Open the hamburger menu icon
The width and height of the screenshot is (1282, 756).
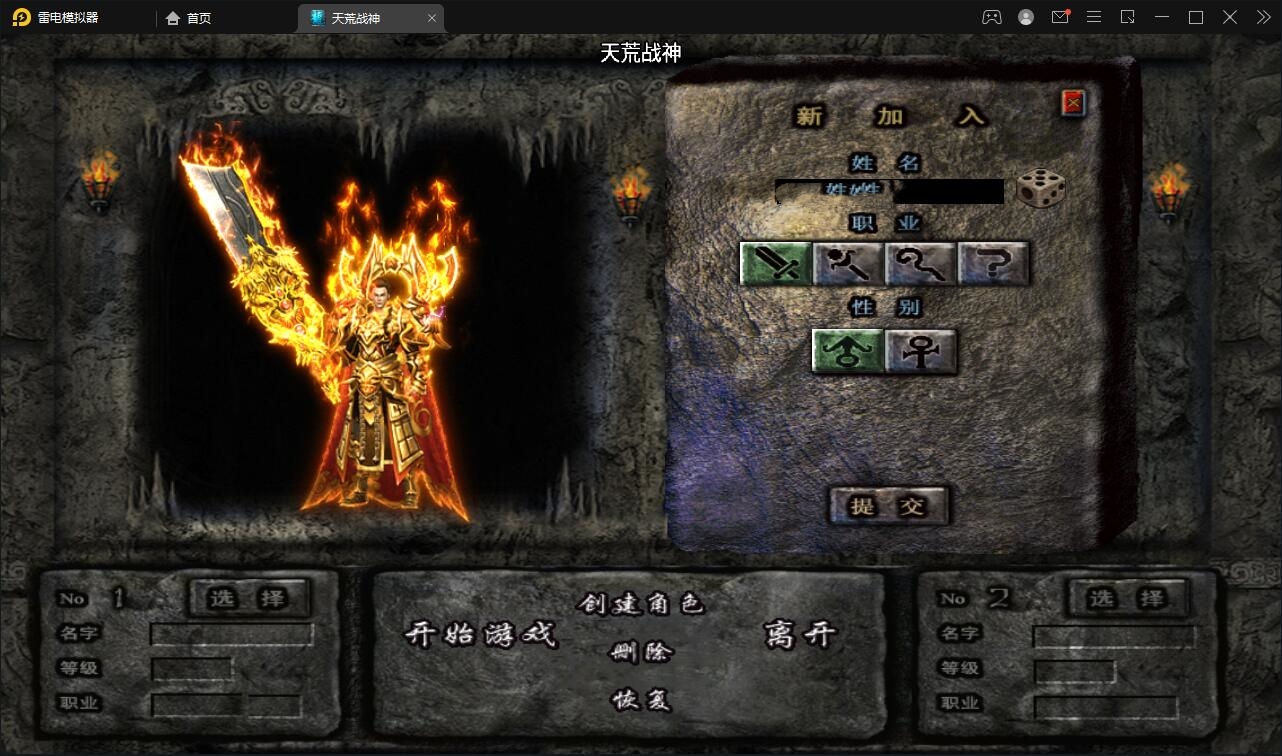[x=1094, y=17]
